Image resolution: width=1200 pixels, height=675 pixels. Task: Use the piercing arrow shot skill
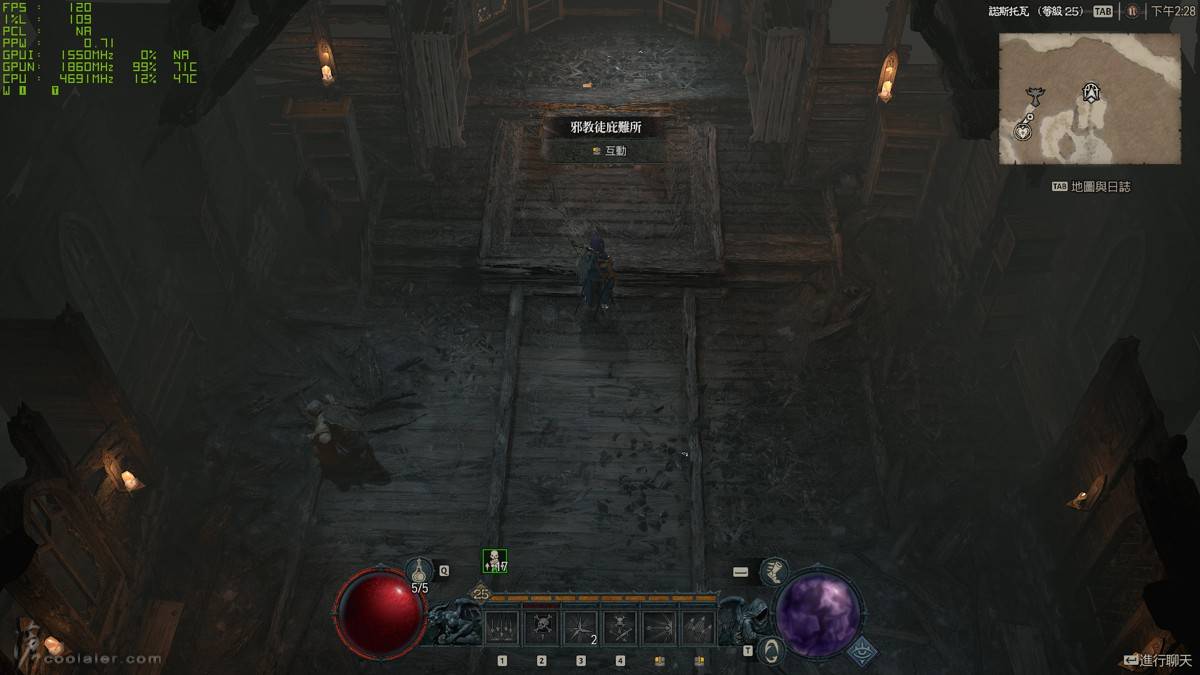pos(659,627)
